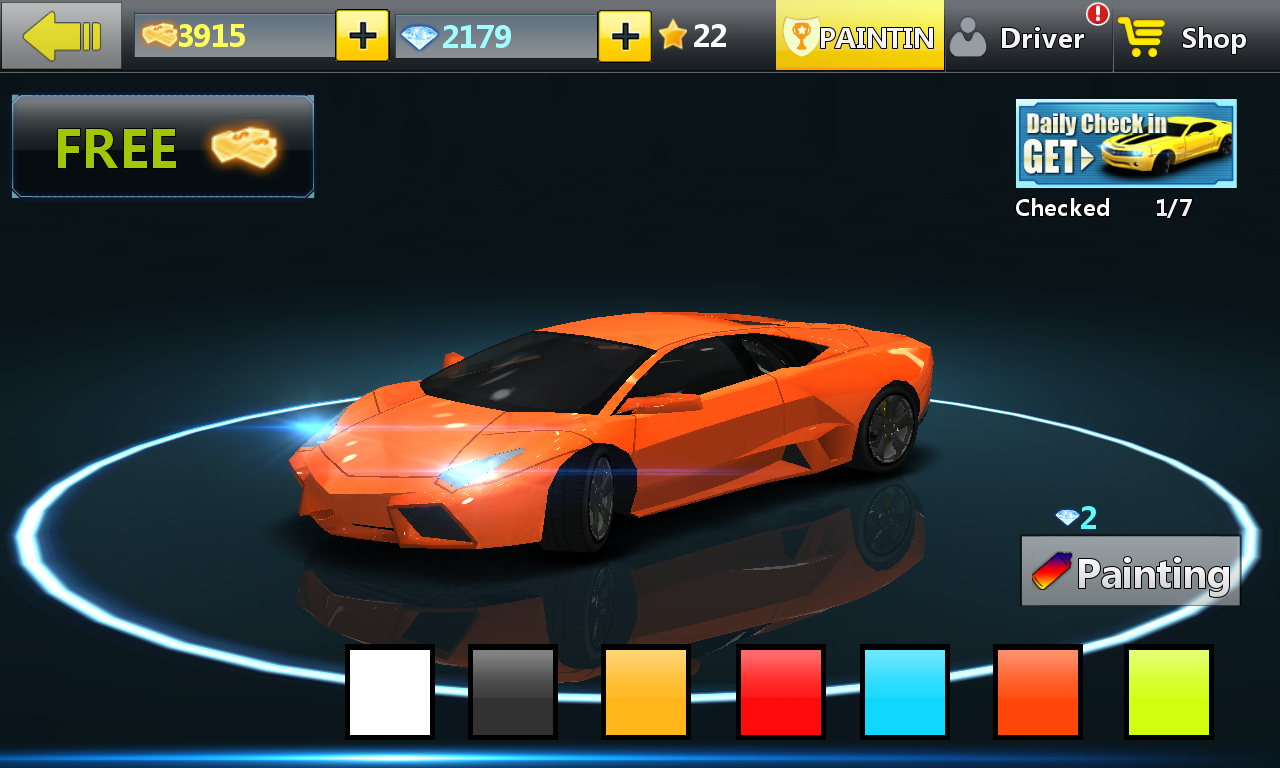Pick the orange-red paint color
Image resolution: width=1280 pixels, height=768 pixels.
click(x=1038, y=692)
